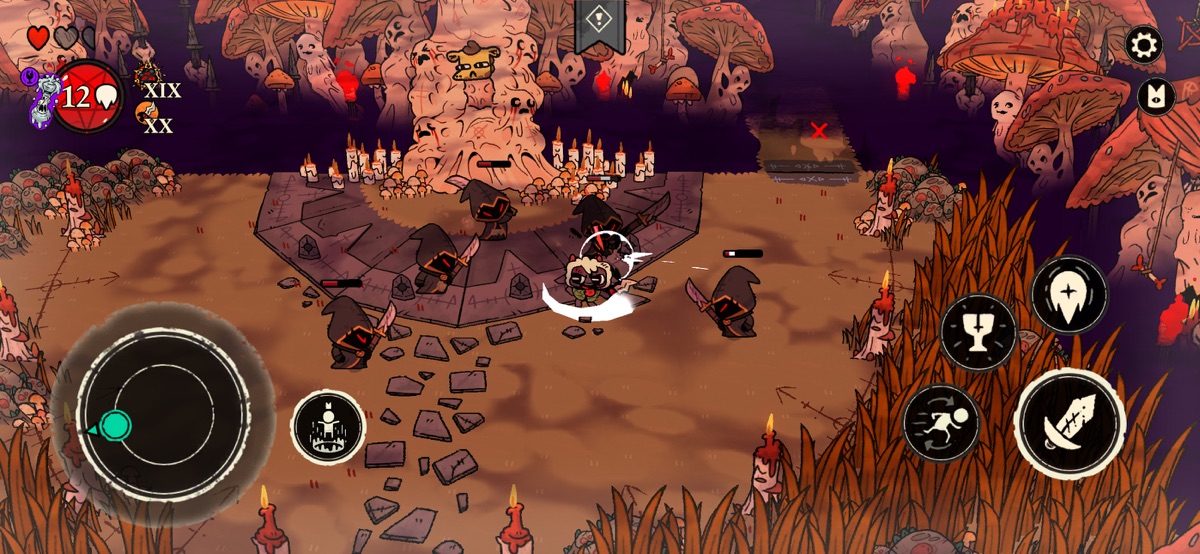The height and width of the screenshot is (554, 1200).
Task: Tap the virtual joystick's teal knob
Action: pyautogui.click(x=116, y=425)
